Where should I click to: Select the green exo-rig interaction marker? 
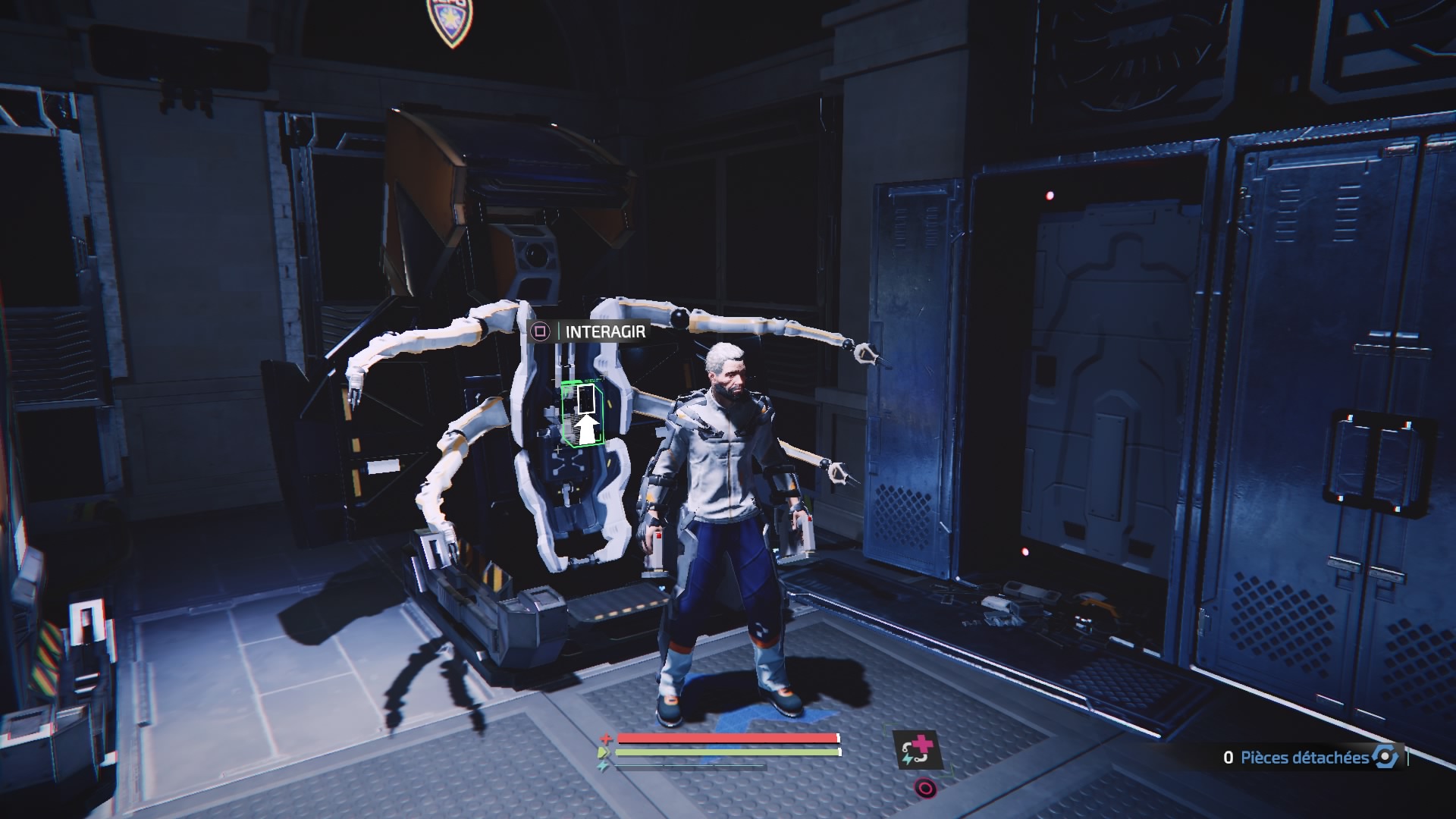582,413
